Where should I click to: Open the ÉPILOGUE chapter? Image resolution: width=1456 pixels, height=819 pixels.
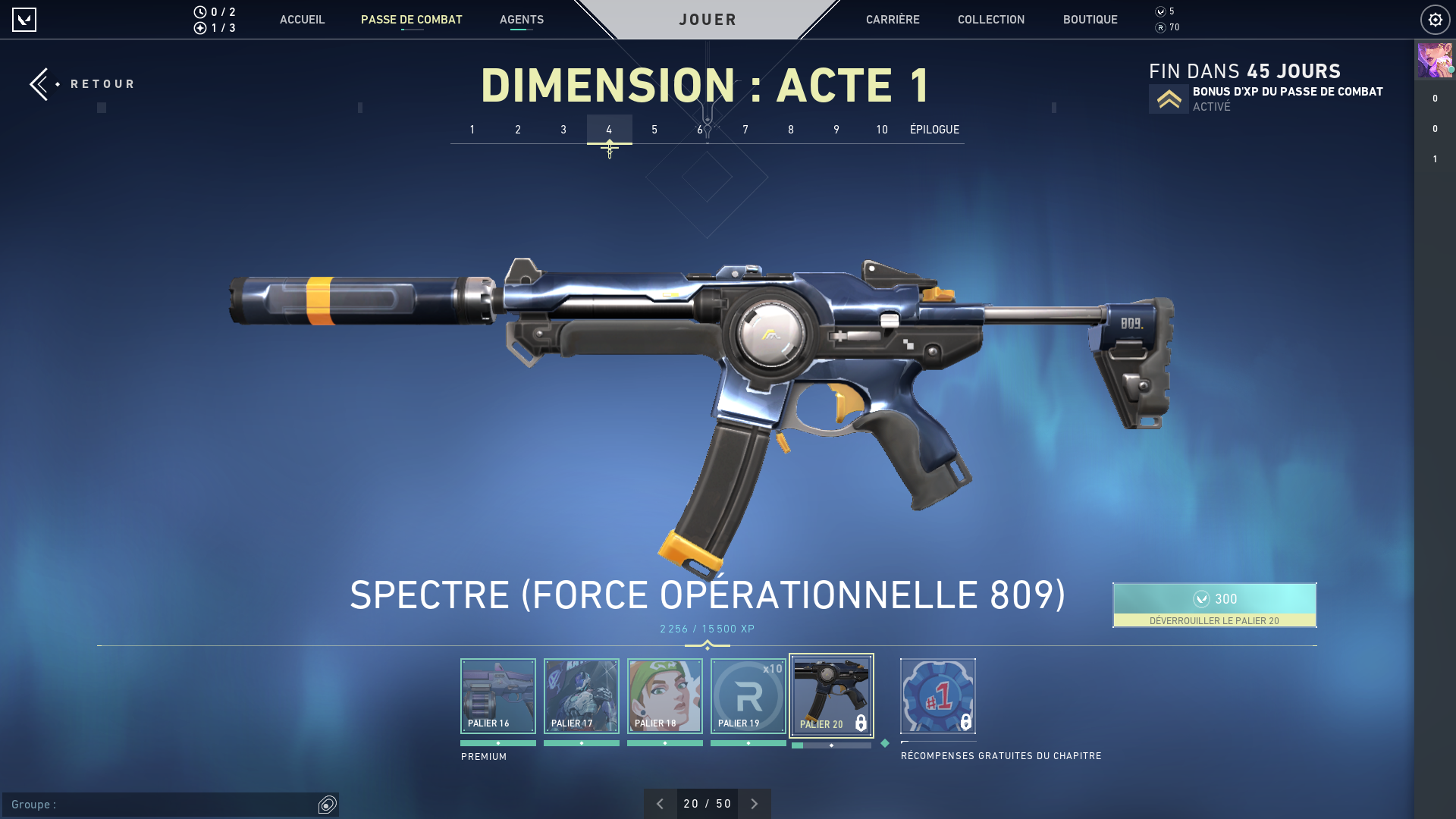pyautogui.click(x=934, y=130)
